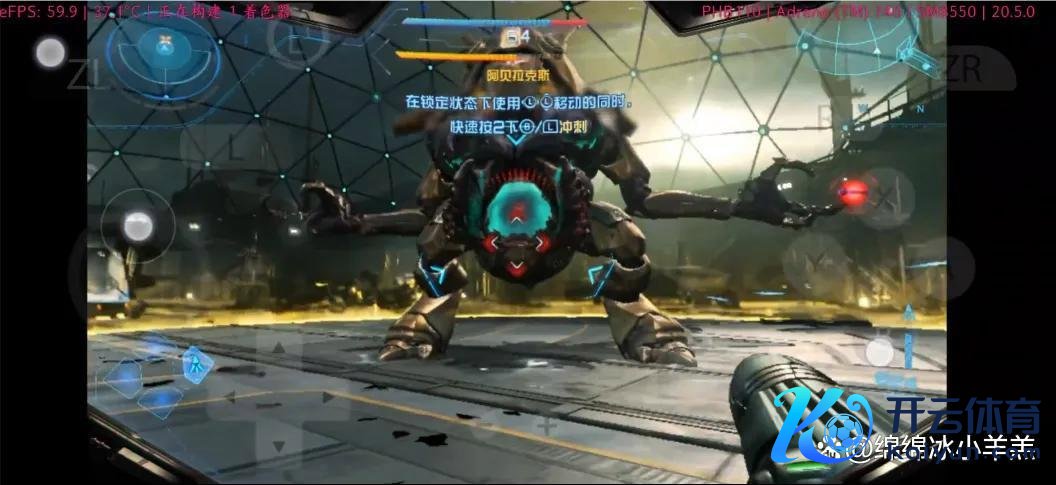The width and height of the screenshot is (1056, 485).
Task: Select the glowing blue figure ability icon
Action: pyautogui.click(x=197, y=363)
